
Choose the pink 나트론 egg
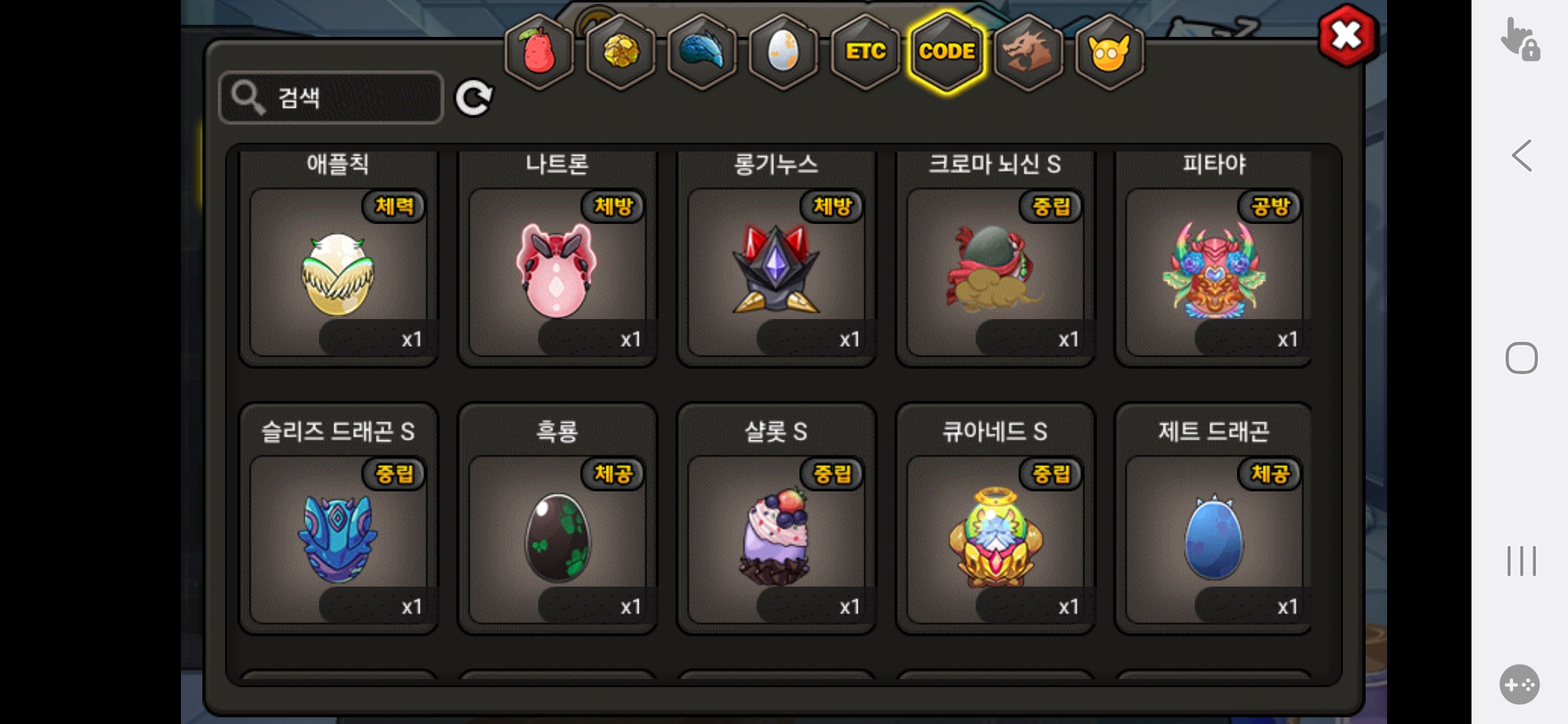point(557,271)
